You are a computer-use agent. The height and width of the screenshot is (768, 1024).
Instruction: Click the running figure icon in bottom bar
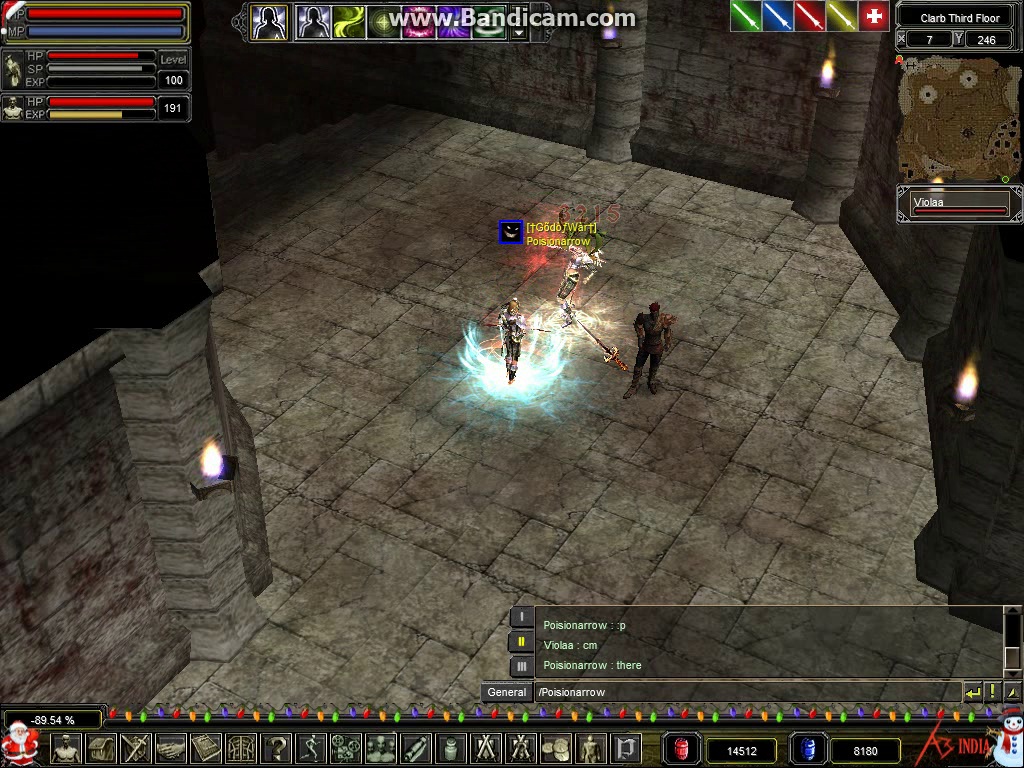[310, 748]
